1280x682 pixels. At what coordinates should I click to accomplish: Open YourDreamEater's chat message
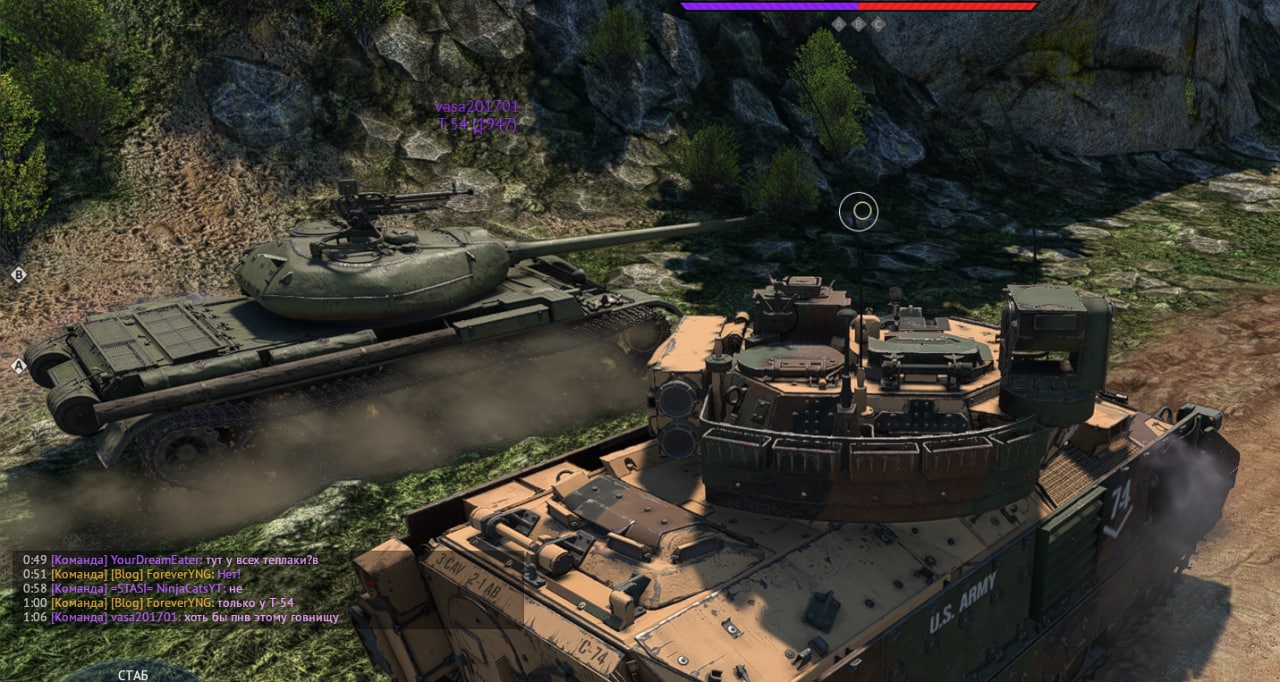click(x=261, y=560)
